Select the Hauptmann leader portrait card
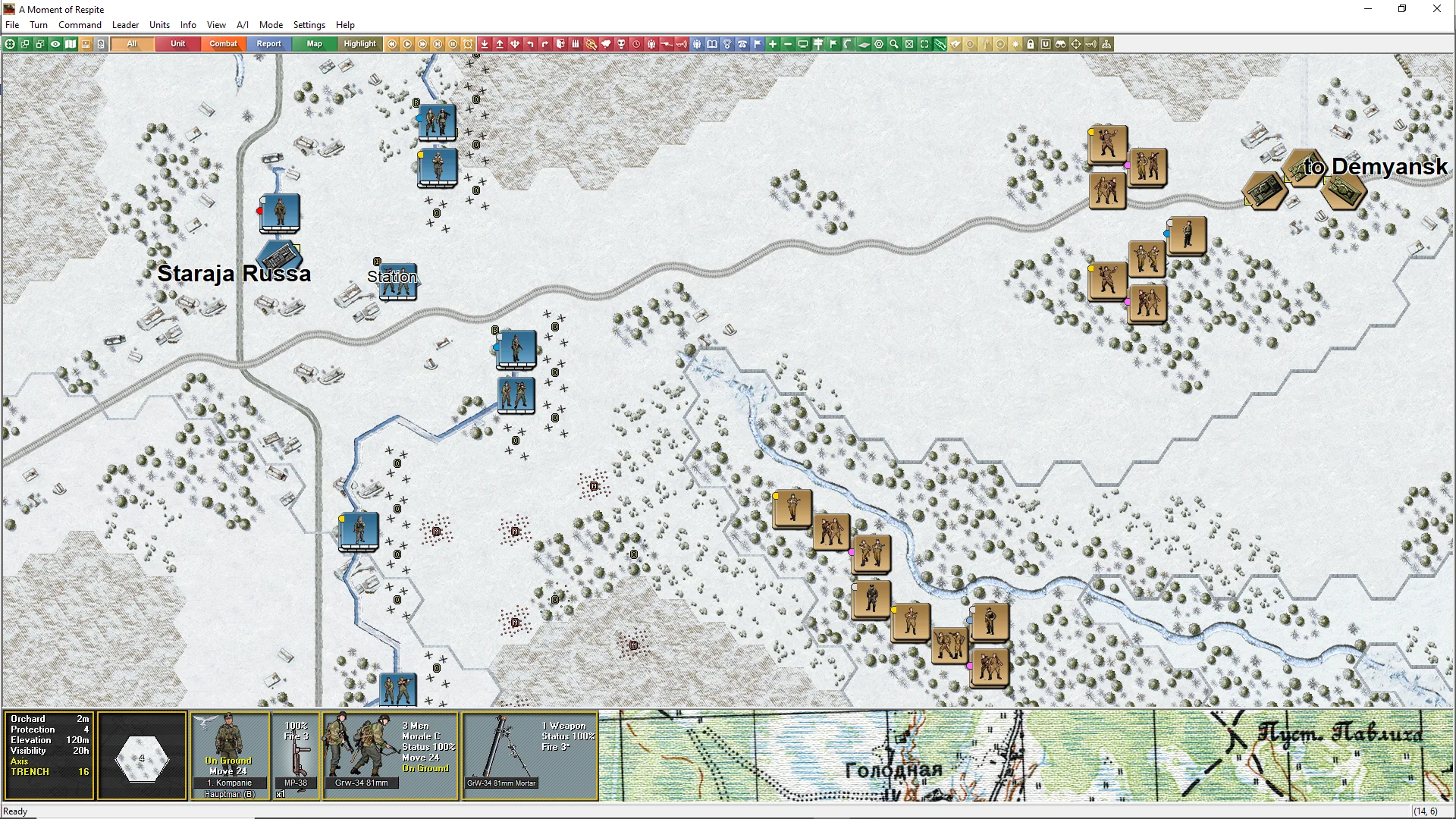 click(x=229, y=754)
